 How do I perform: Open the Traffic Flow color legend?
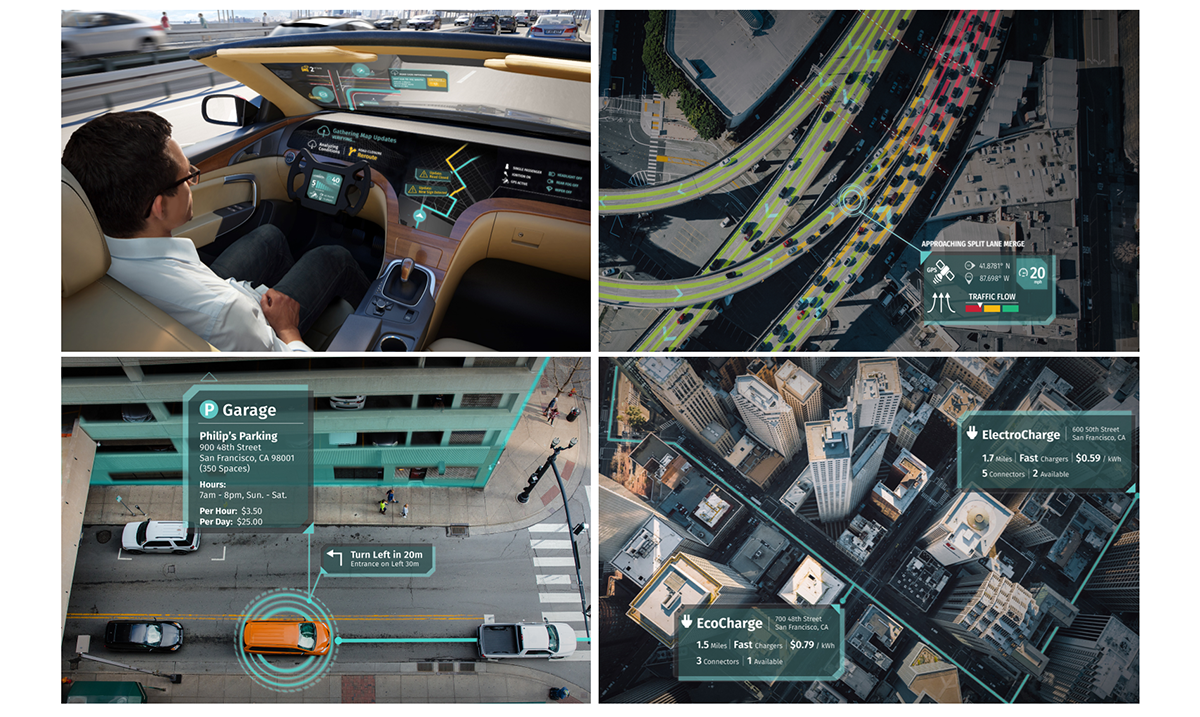992,304
